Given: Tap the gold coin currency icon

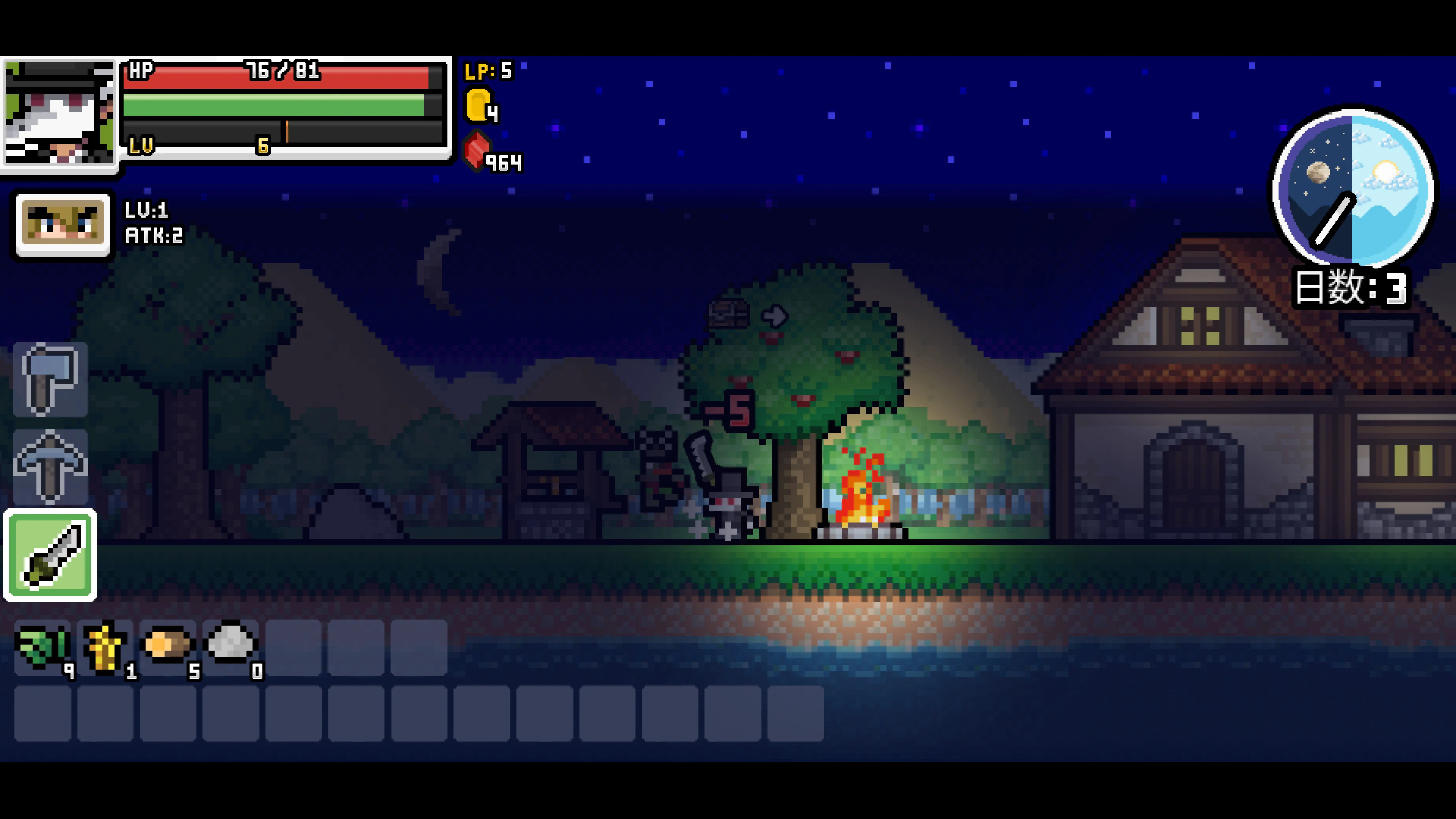Looking at the screenshot, I should pos(478,105).
